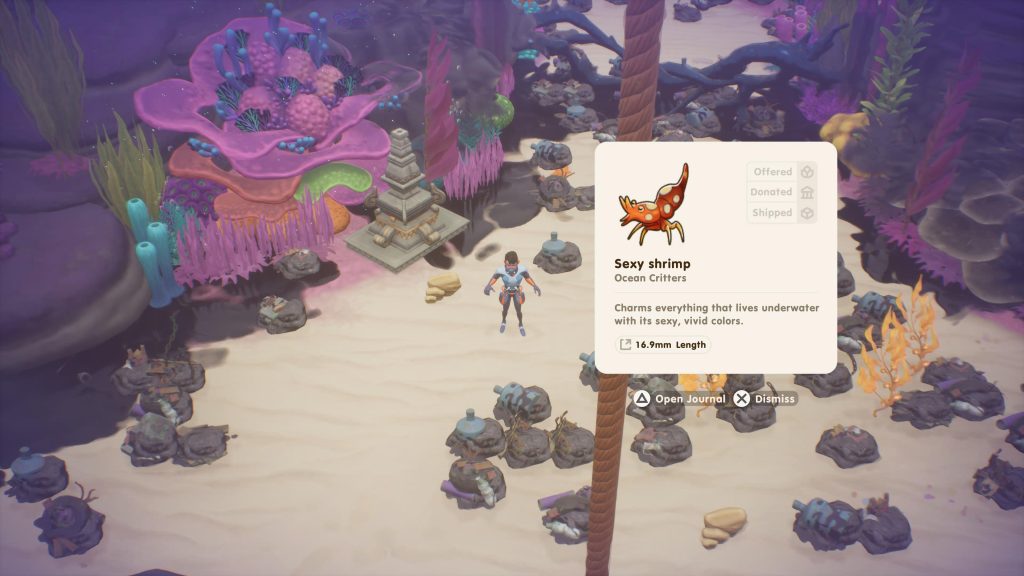1024x576 pixels.
Task: Select the Sexy shrimp critter picture
Action: pyautogui.click(x=653, y=205)
